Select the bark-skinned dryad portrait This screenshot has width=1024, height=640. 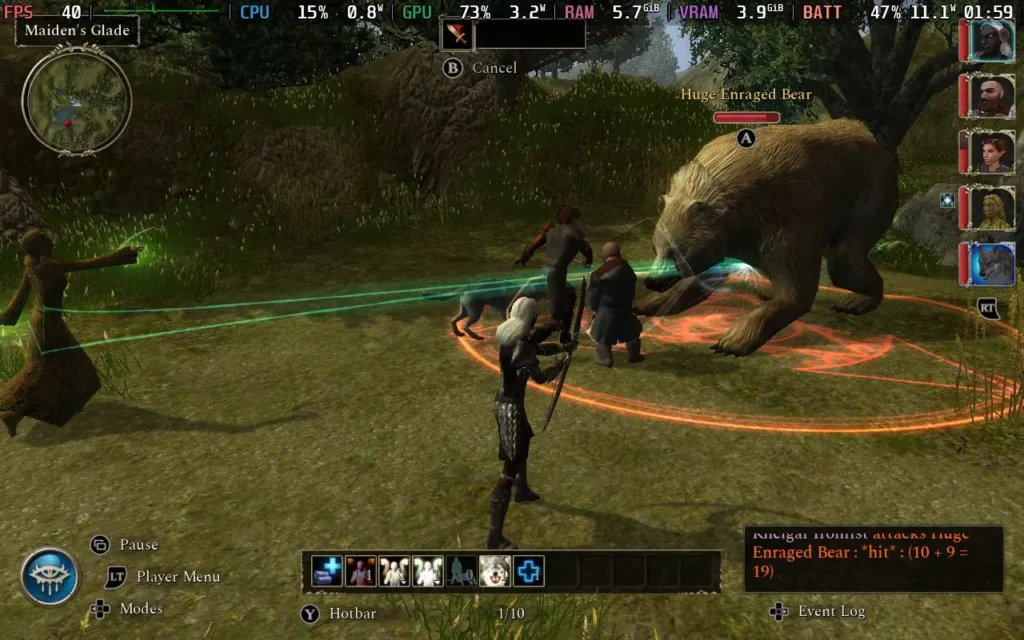[x=991, y=208]
